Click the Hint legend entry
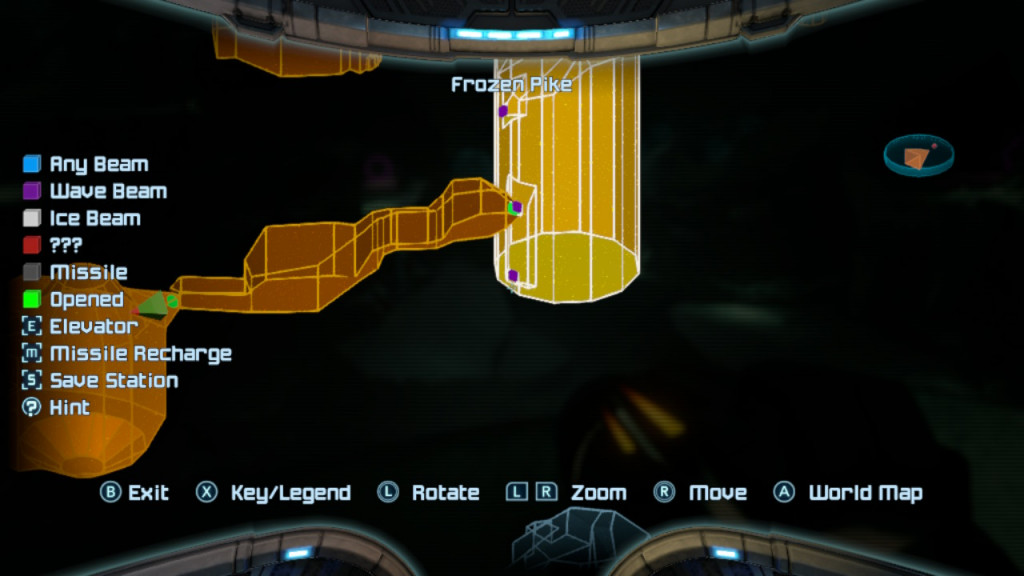This screenshot has width=1024, height=576. point(56,407)
